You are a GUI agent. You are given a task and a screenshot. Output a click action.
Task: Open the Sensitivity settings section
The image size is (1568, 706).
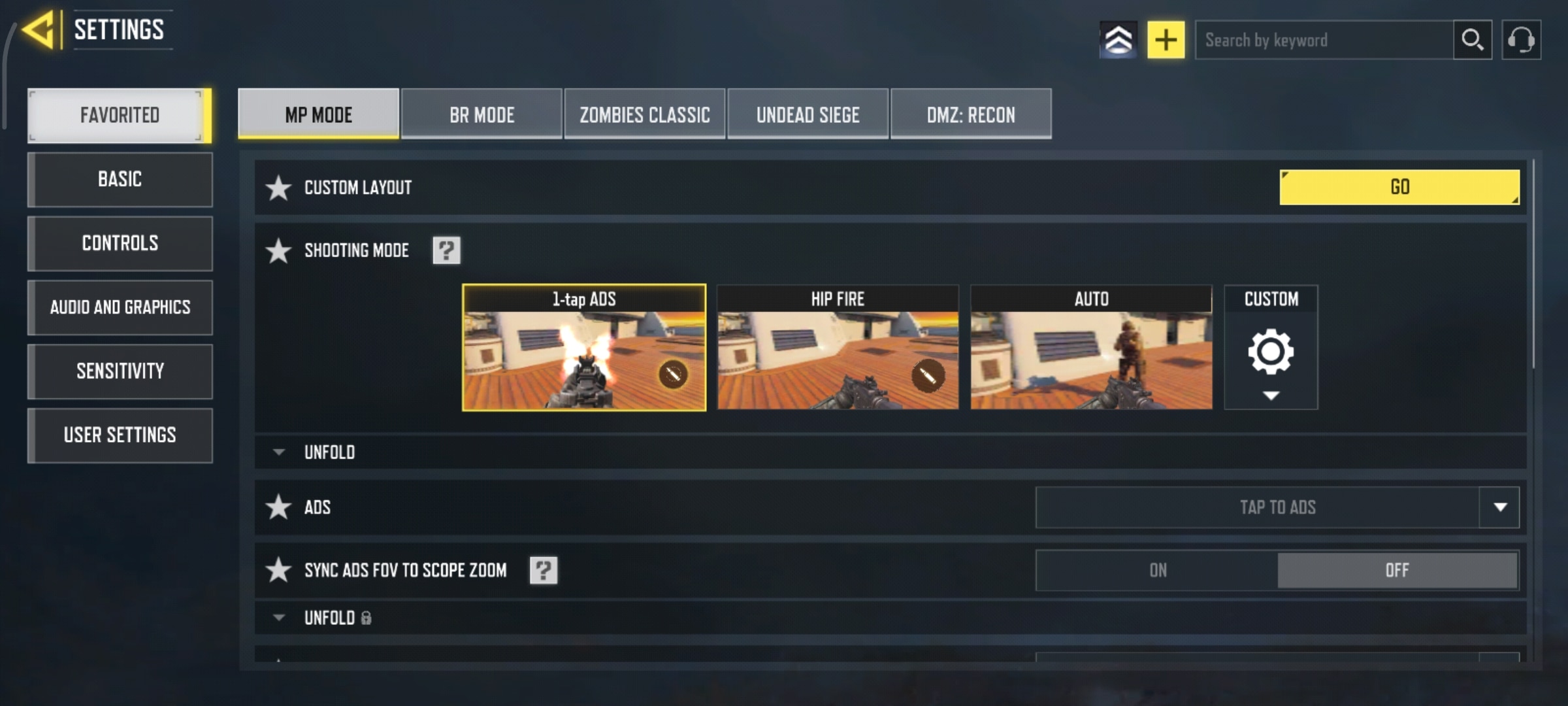[120, 371]
